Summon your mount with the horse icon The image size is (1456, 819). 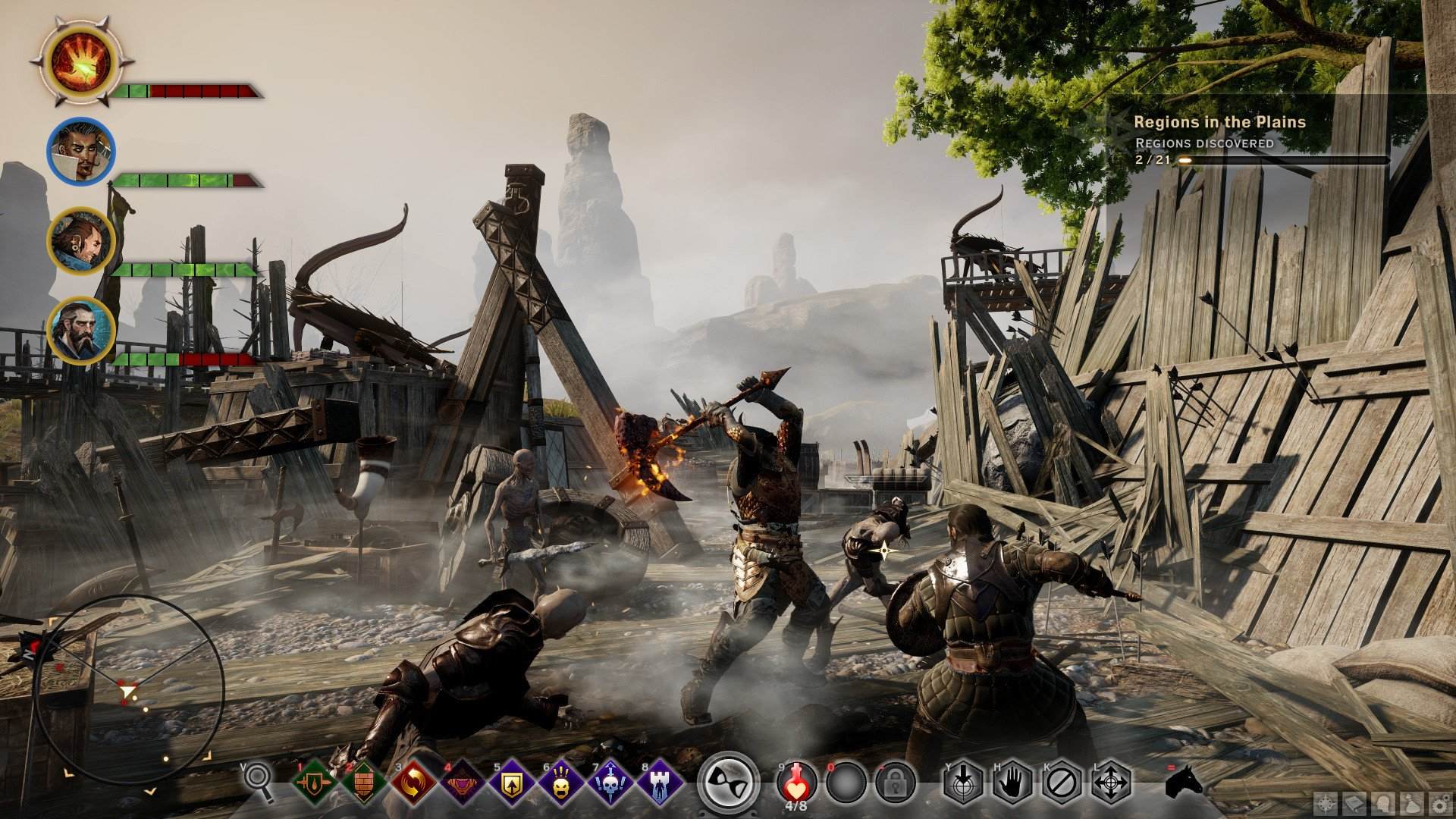(1185, 781)
